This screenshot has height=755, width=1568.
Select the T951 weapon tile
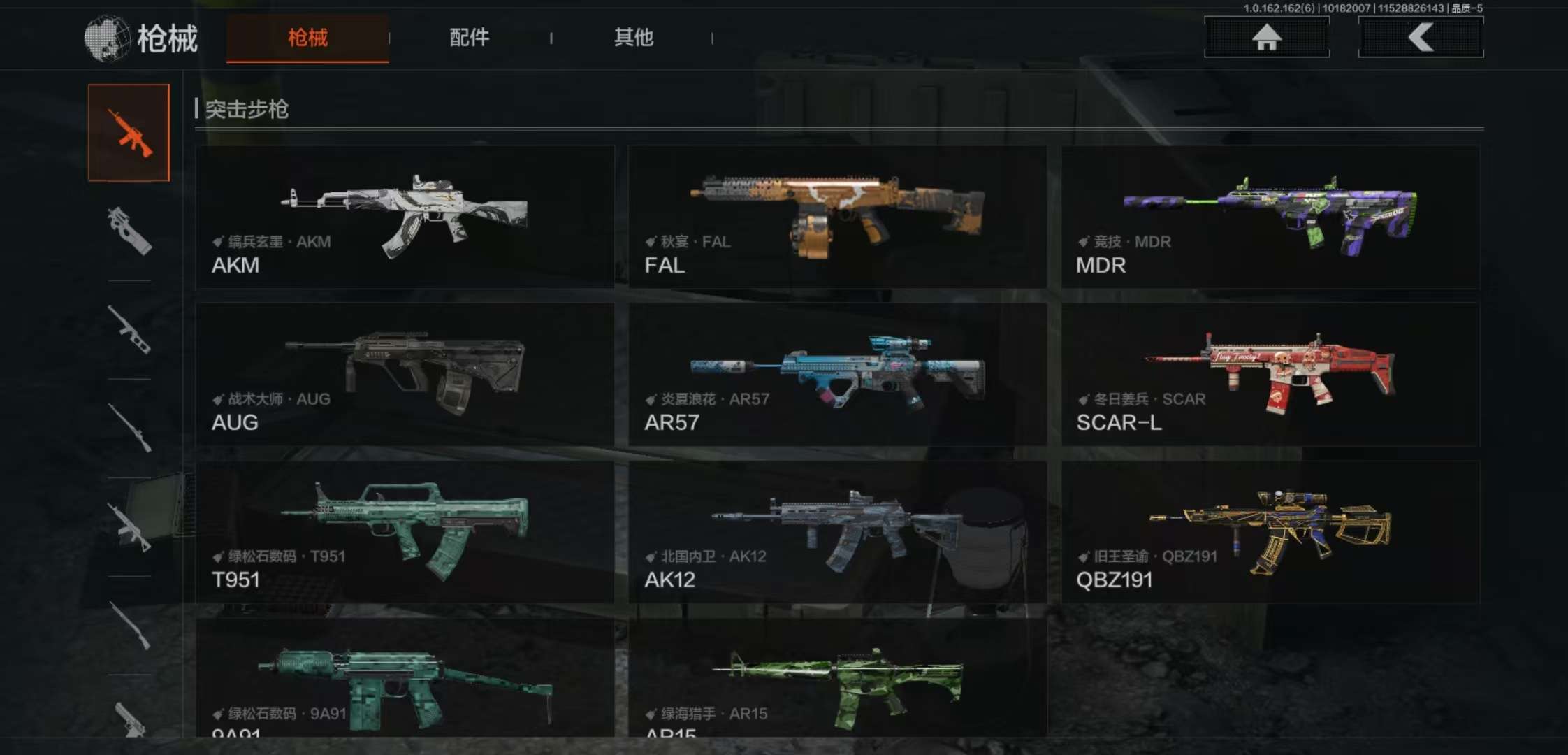pos(405,532)
